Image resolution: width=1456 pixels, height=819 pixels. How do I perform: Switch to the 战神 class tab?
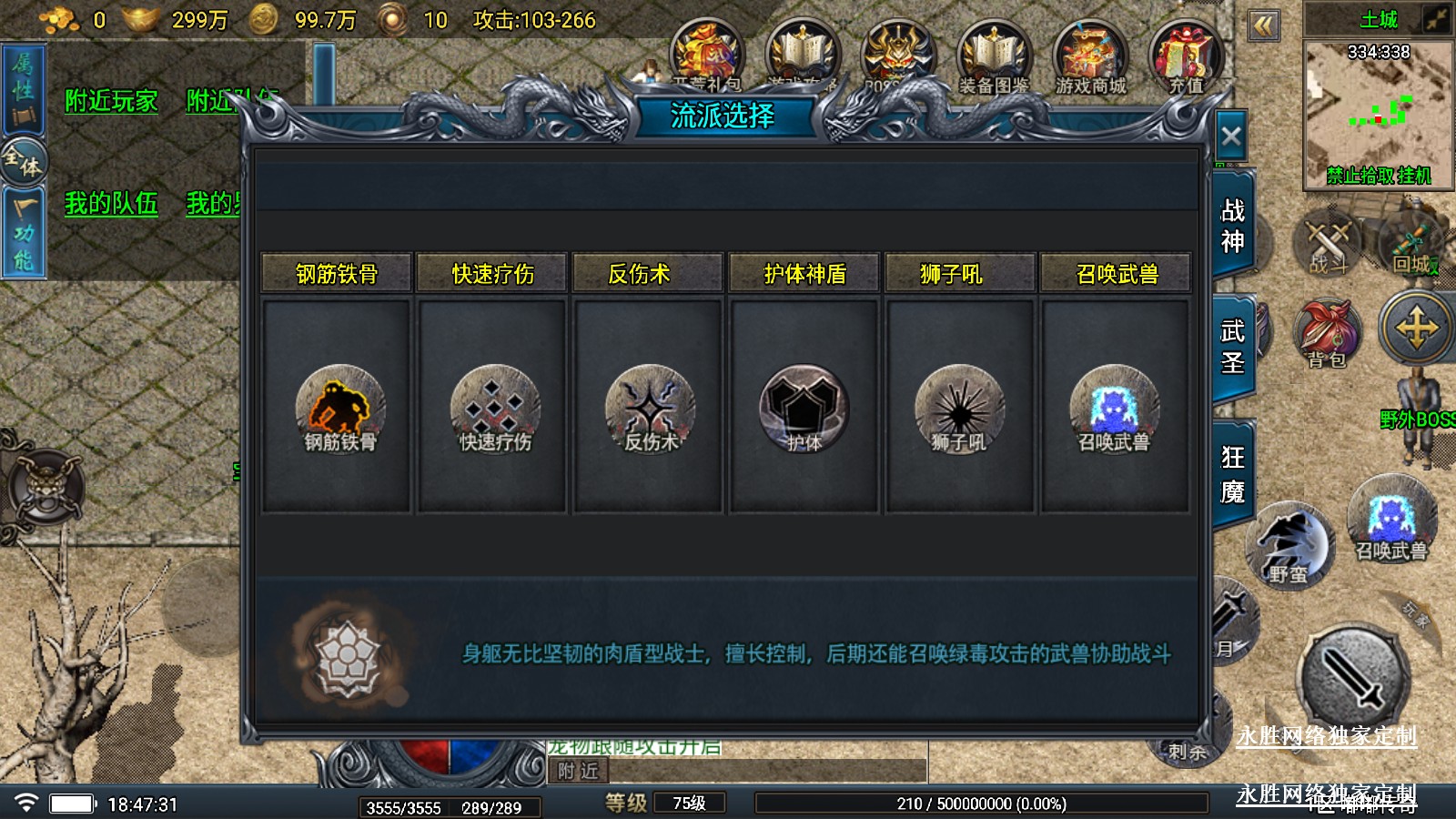(1232, 227)
